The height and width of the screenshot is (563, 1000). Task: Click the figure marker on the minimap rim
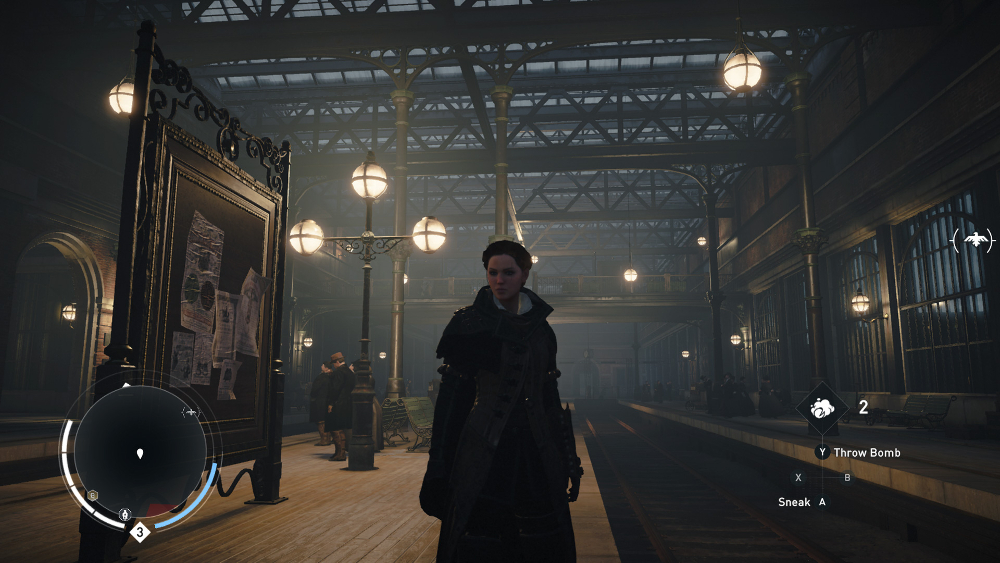[x=124, y=514]
